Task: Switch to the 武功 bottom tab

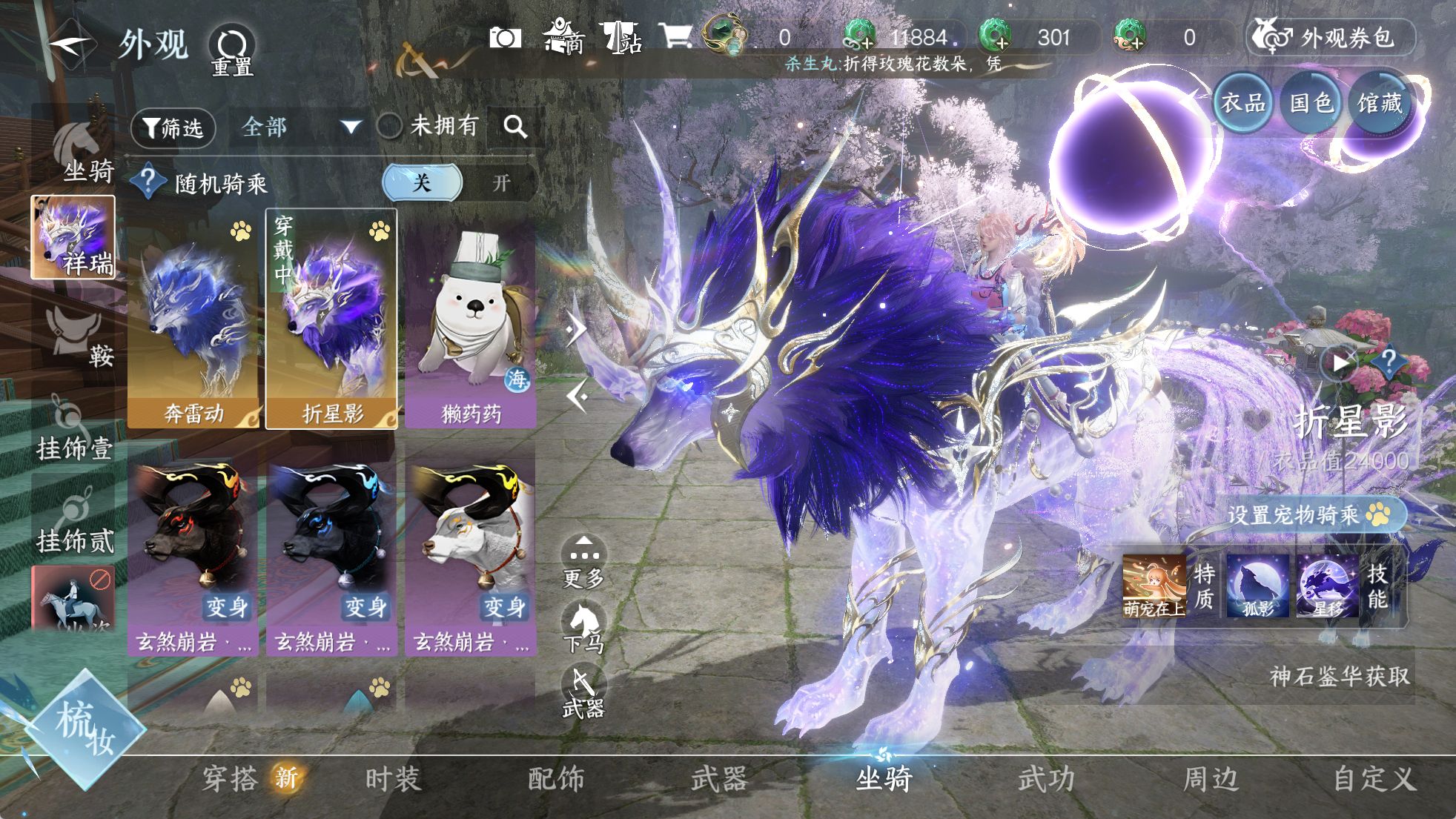Action: [x=1046, y=780]
